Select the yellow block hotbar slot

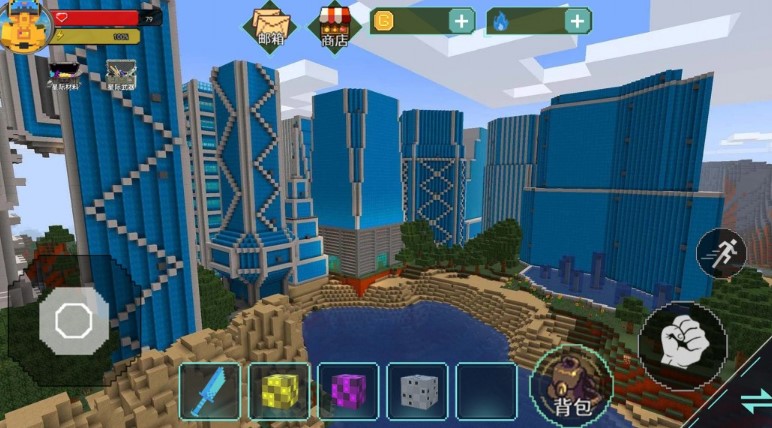coord(279,390)
